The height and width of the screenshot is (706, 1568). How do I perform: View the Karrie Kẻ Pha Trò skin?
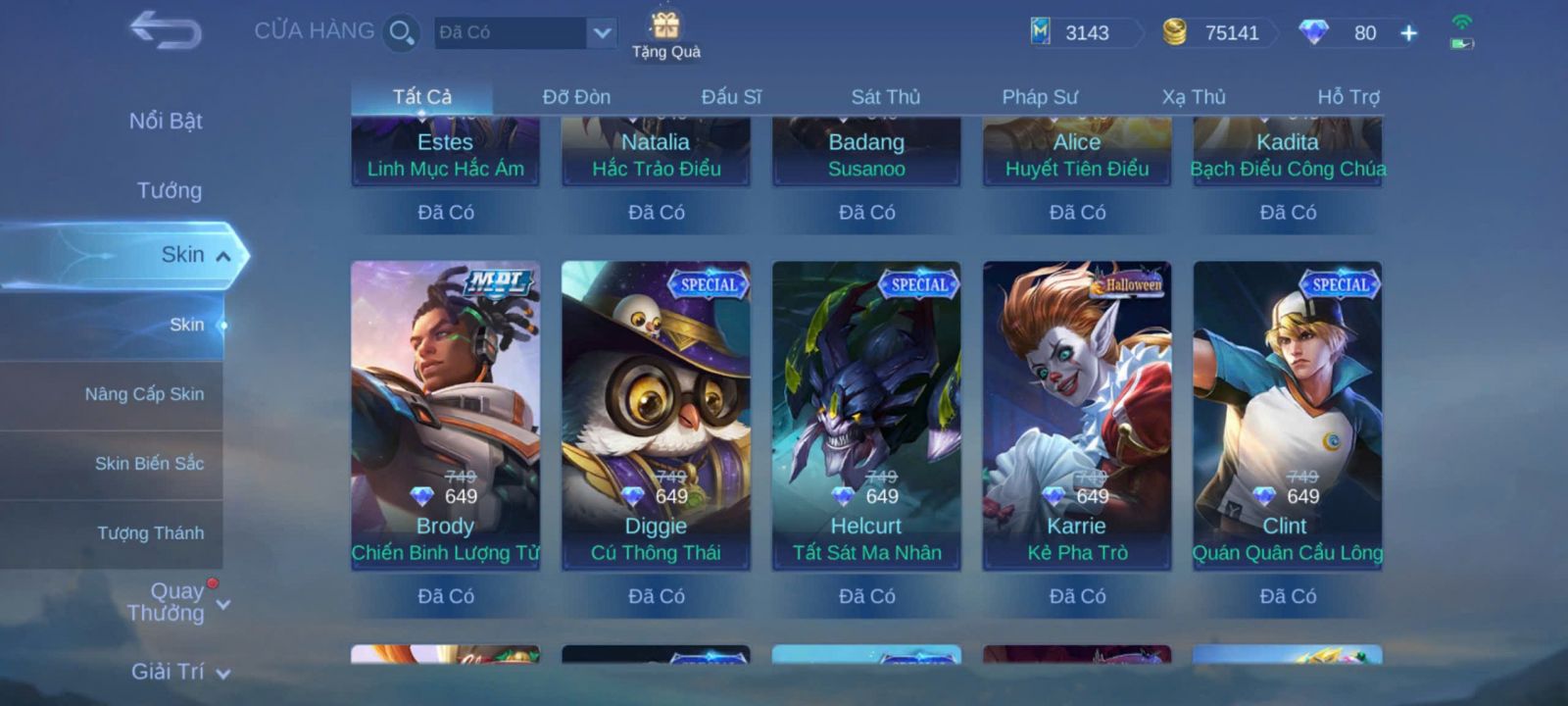click(1077, 414)
